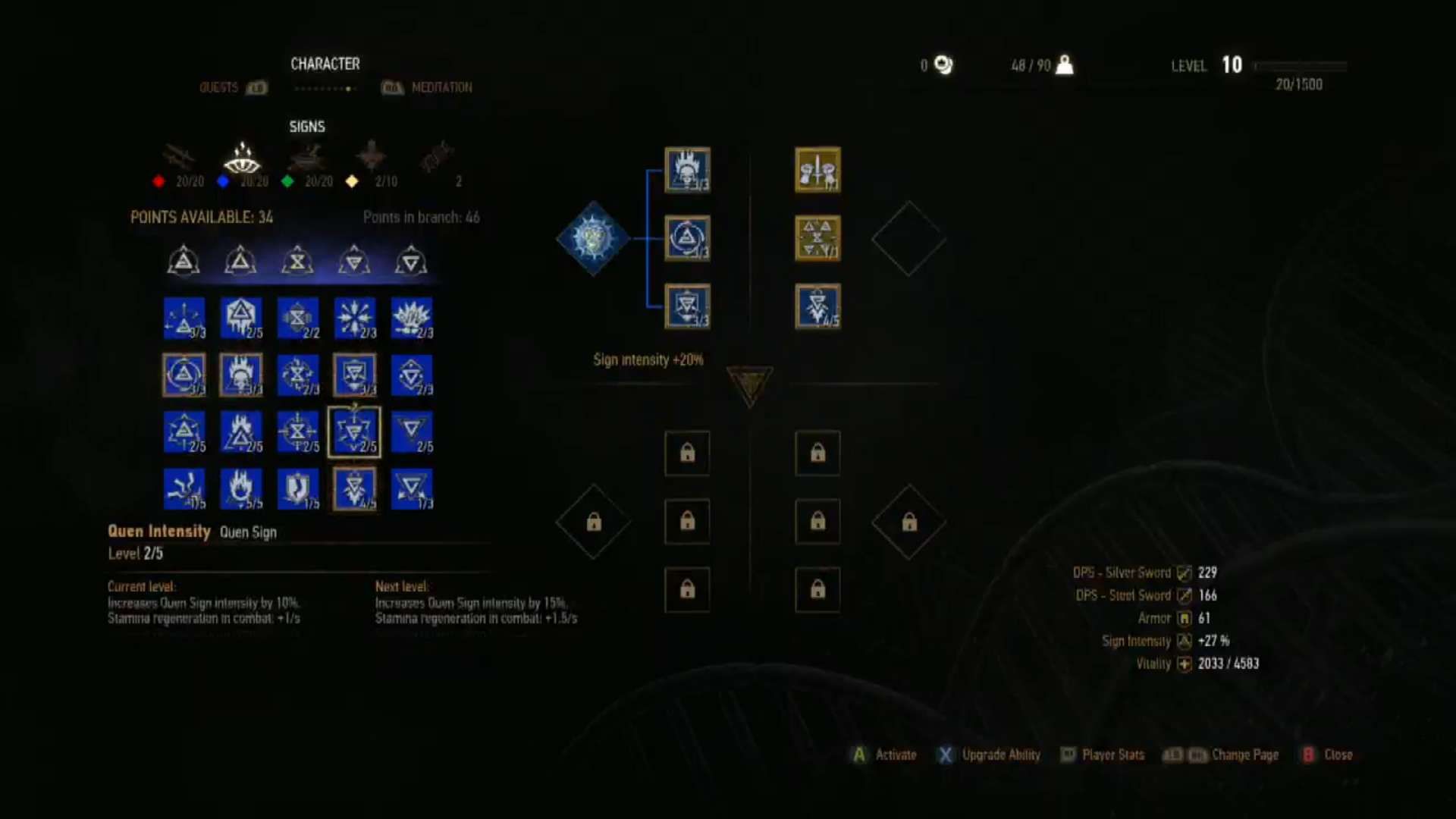1456x819 pixels.
Task: Select the highlighted Quen Intensity skill
Action: [x=354, y=432]
